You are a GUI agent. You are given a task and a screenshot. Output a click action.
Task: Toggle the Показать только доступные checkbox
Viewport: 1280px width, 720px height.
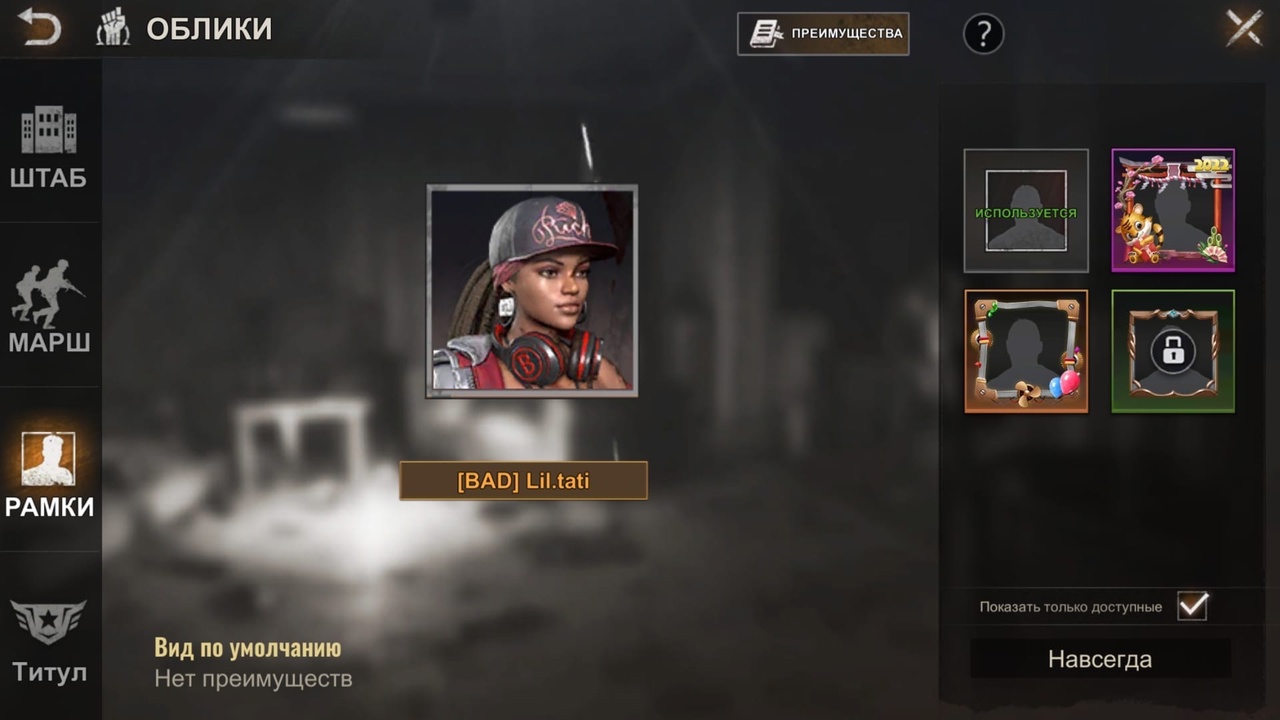[1192, 606]
